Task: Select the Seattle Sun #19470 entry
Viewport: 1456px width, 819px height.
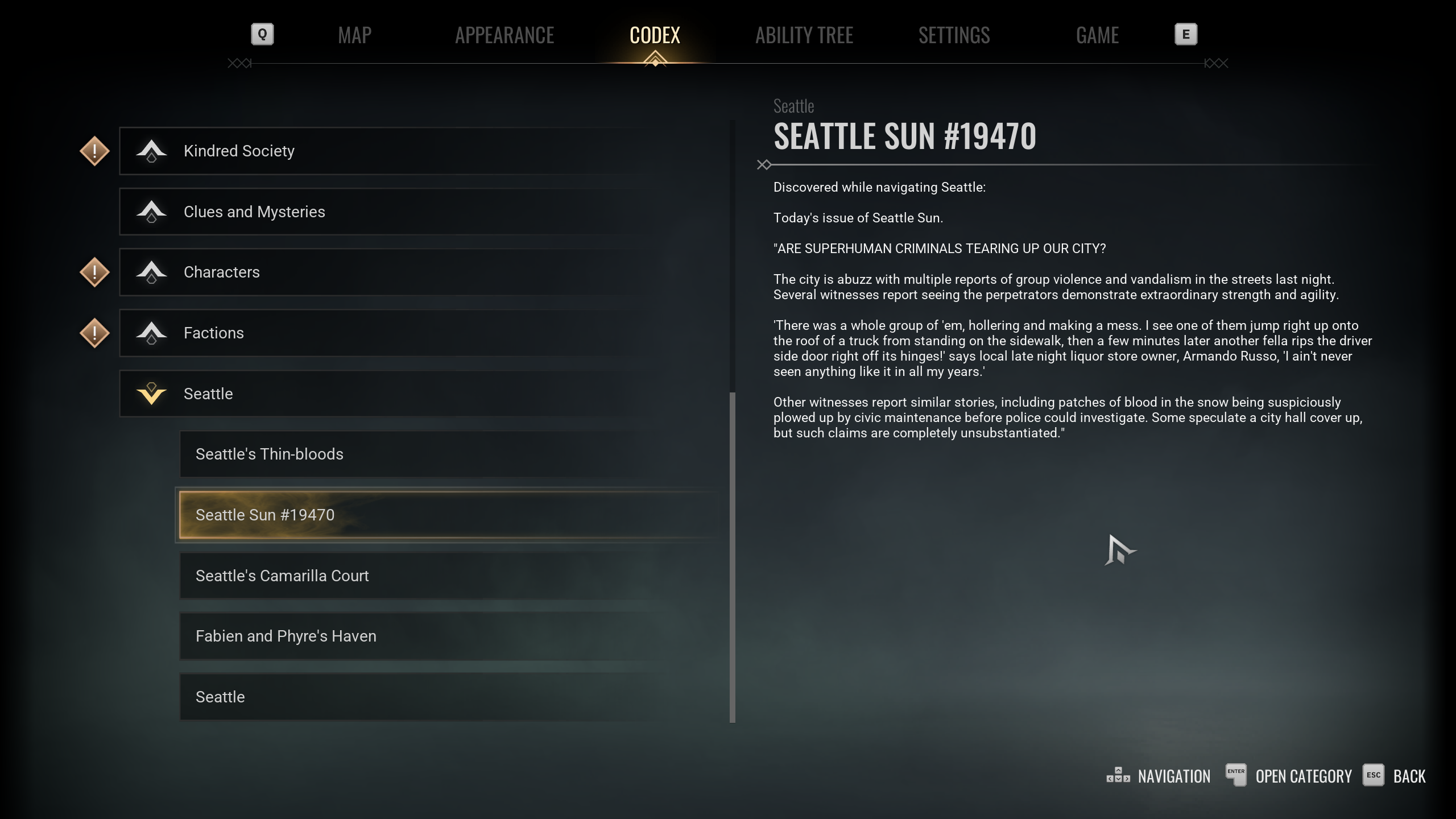Action: (x=432, y=515)
